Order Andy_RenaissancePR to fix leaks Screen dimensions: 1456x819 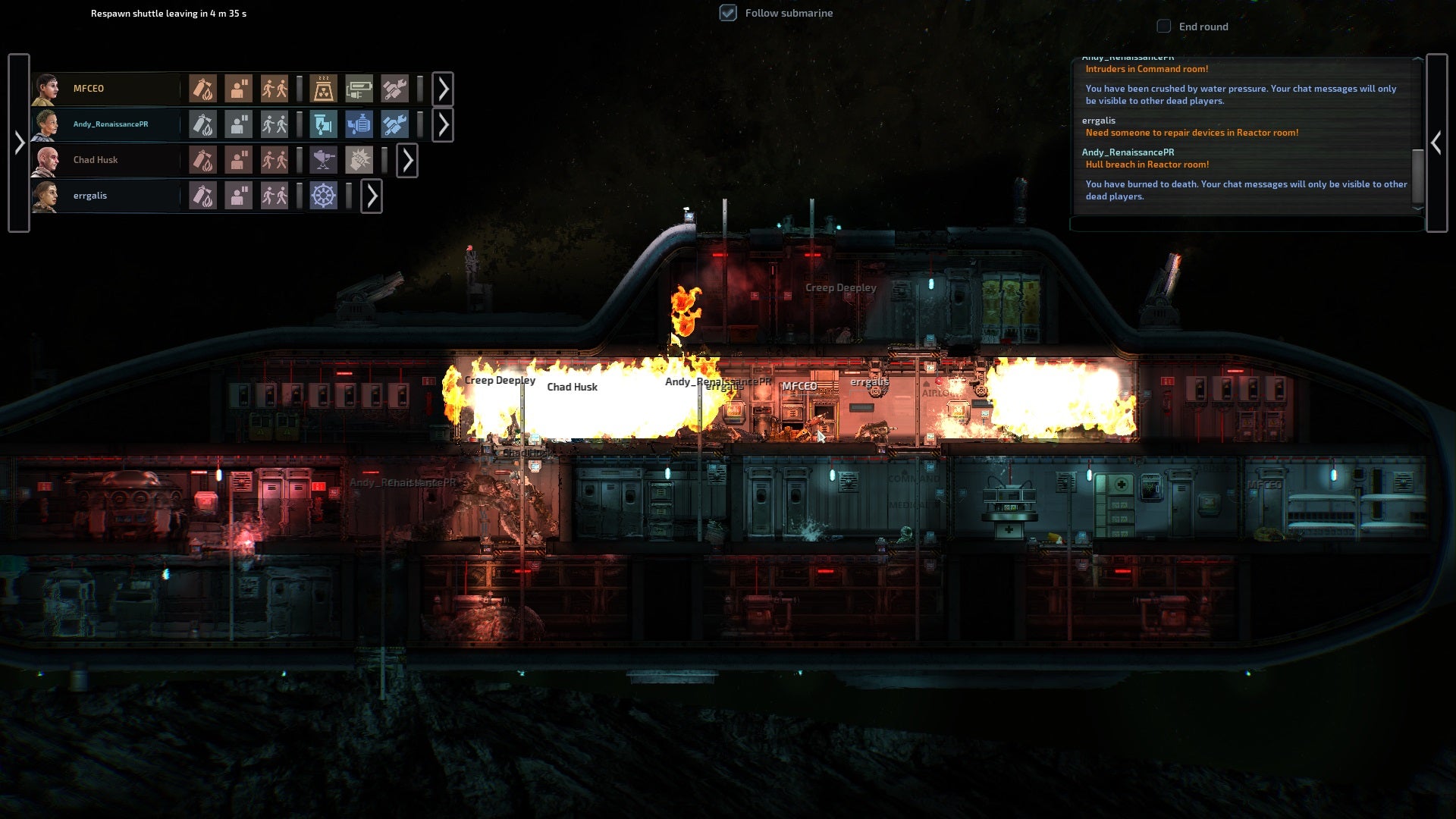click(323, 124)
